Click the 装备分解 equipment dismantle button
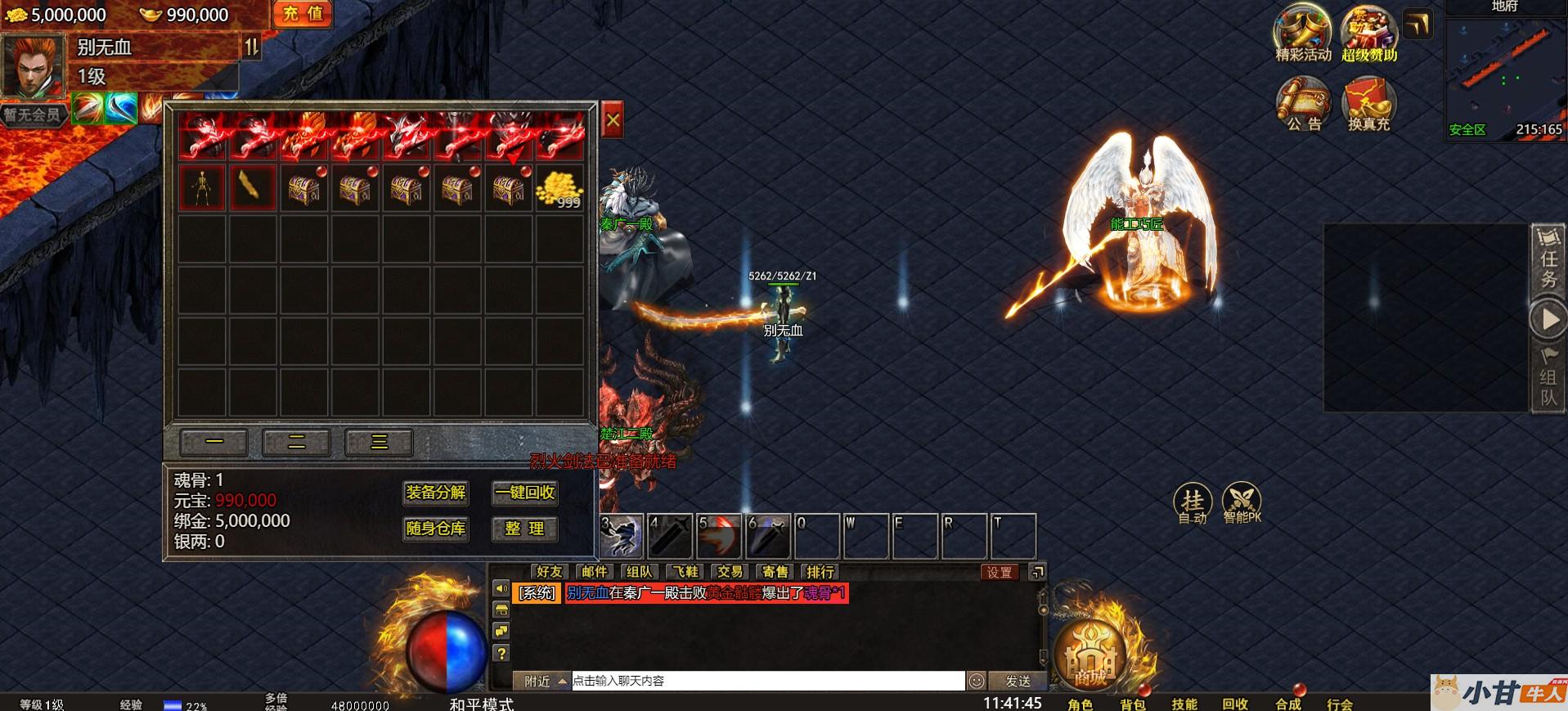 (436, 493)
